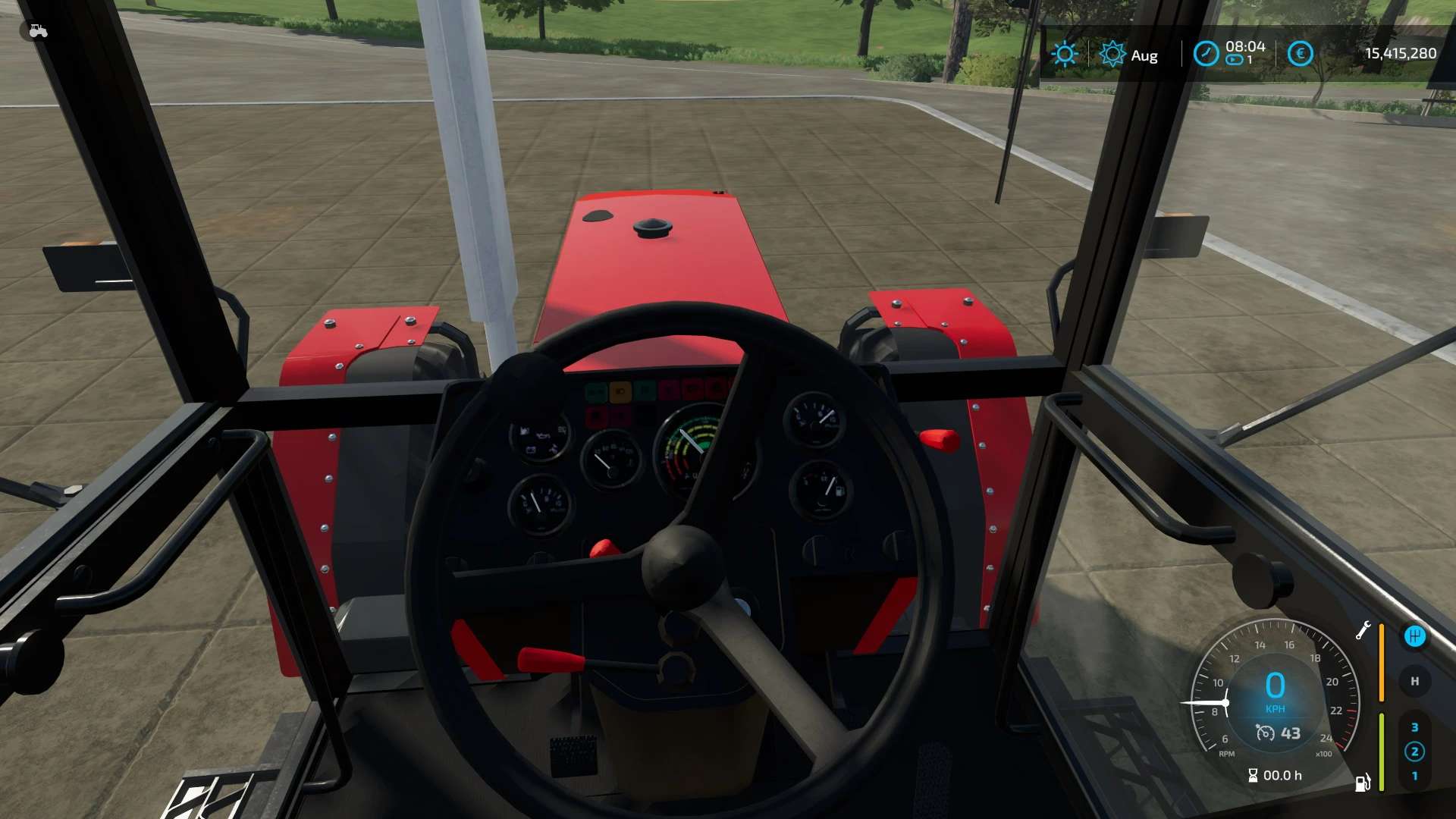Click the fuel pump icon
Screen dimensions: 1456x819
point(1362,783)
